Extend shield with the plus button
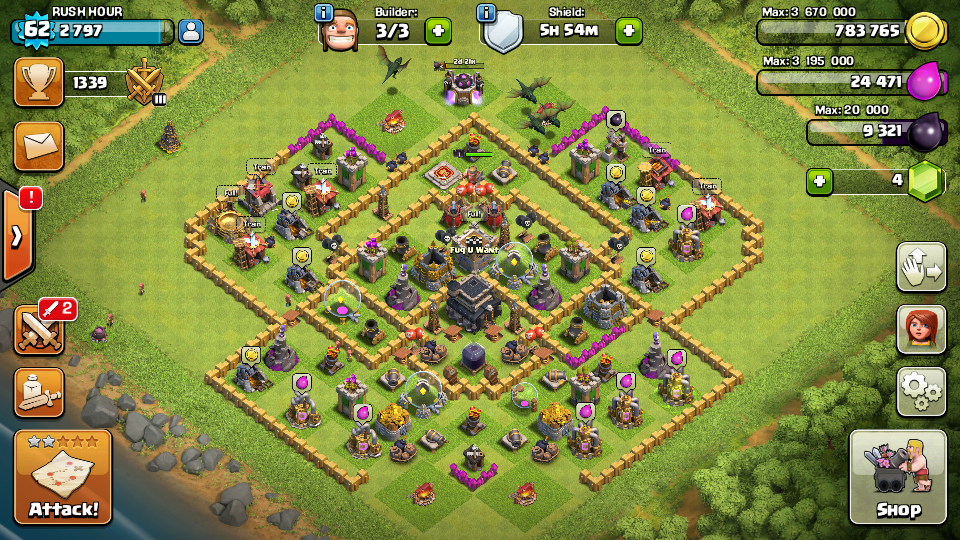 coord(628,31)
